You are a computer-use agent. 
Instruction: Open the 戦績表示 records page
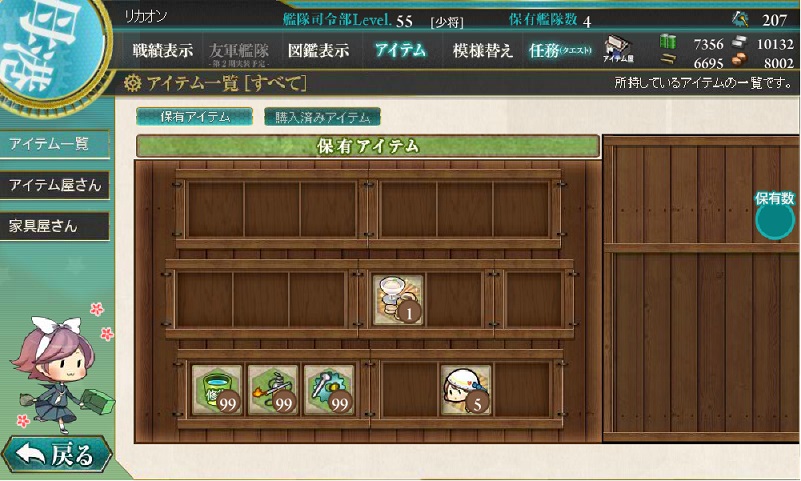163,51
